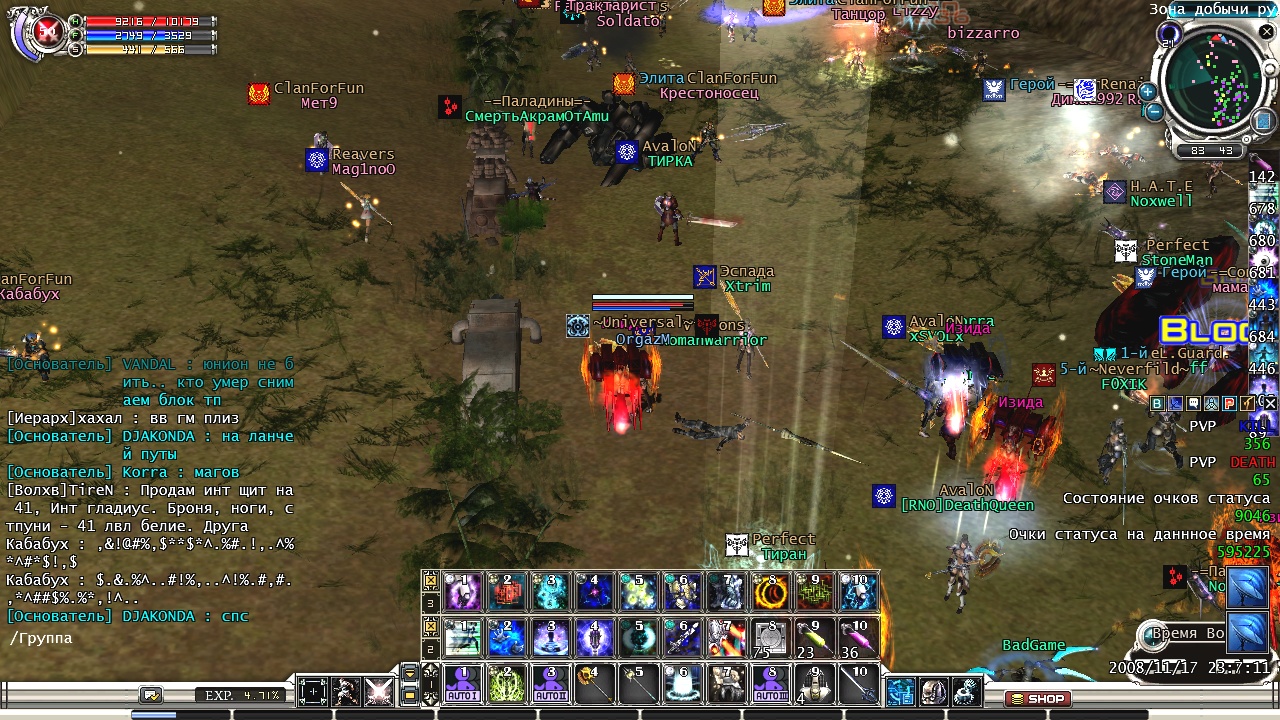Close hotbar row 3 with its X button
The height and width of the screenshot is (720, 1280).
430,579
